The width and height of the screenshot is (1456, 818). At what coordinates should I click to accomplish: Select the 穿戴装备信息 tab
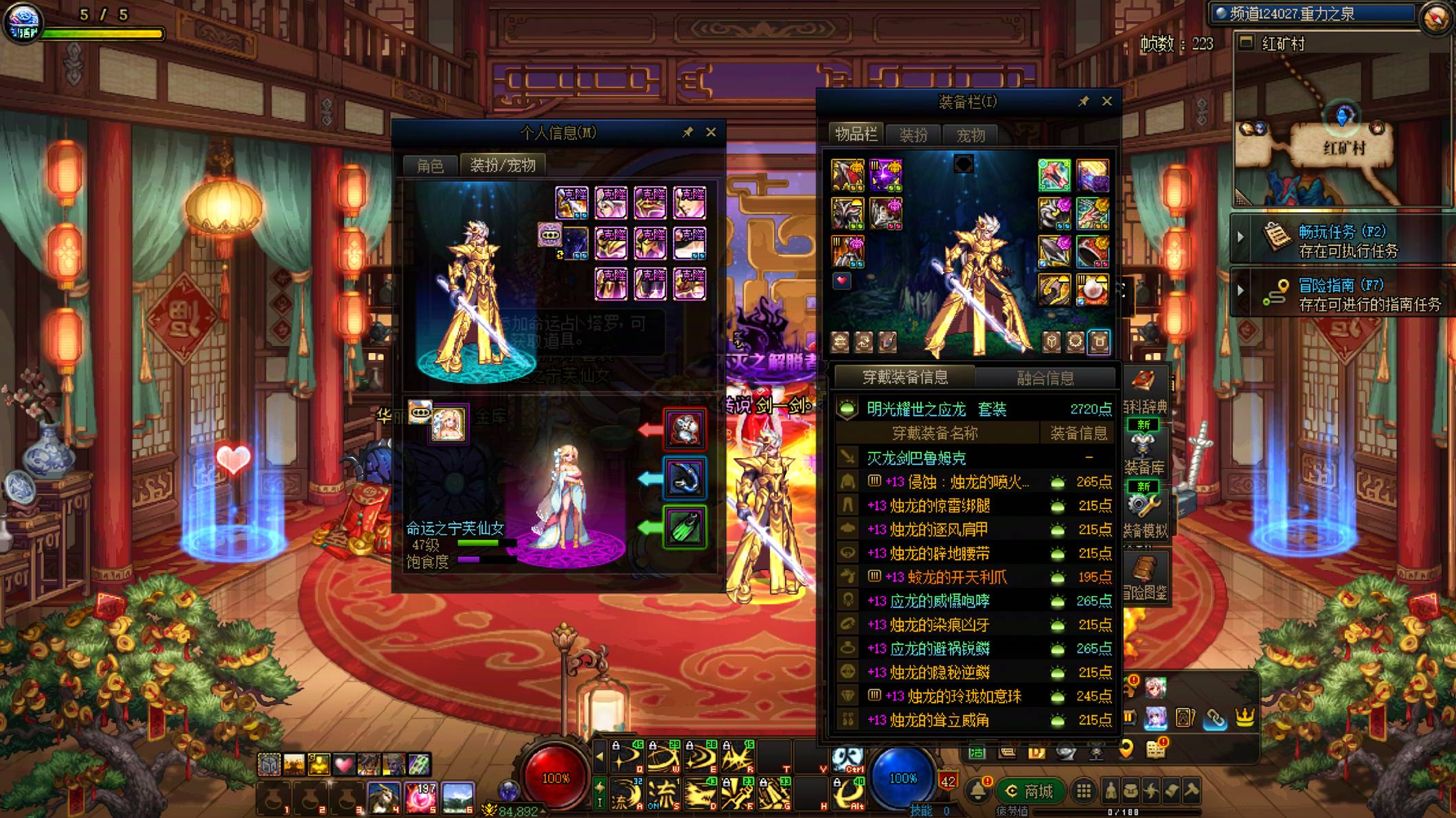pyautogui.click(x=905, y=377)
